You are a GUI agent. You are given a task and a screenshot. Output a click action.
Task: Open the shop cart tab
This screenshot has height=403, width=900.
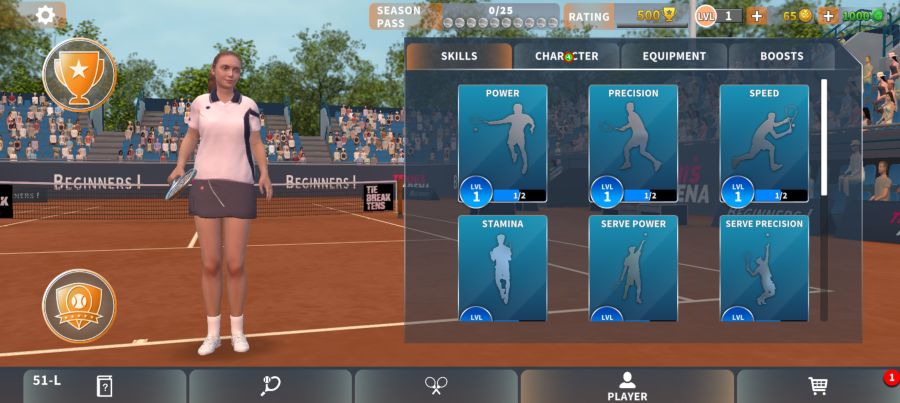817,386
